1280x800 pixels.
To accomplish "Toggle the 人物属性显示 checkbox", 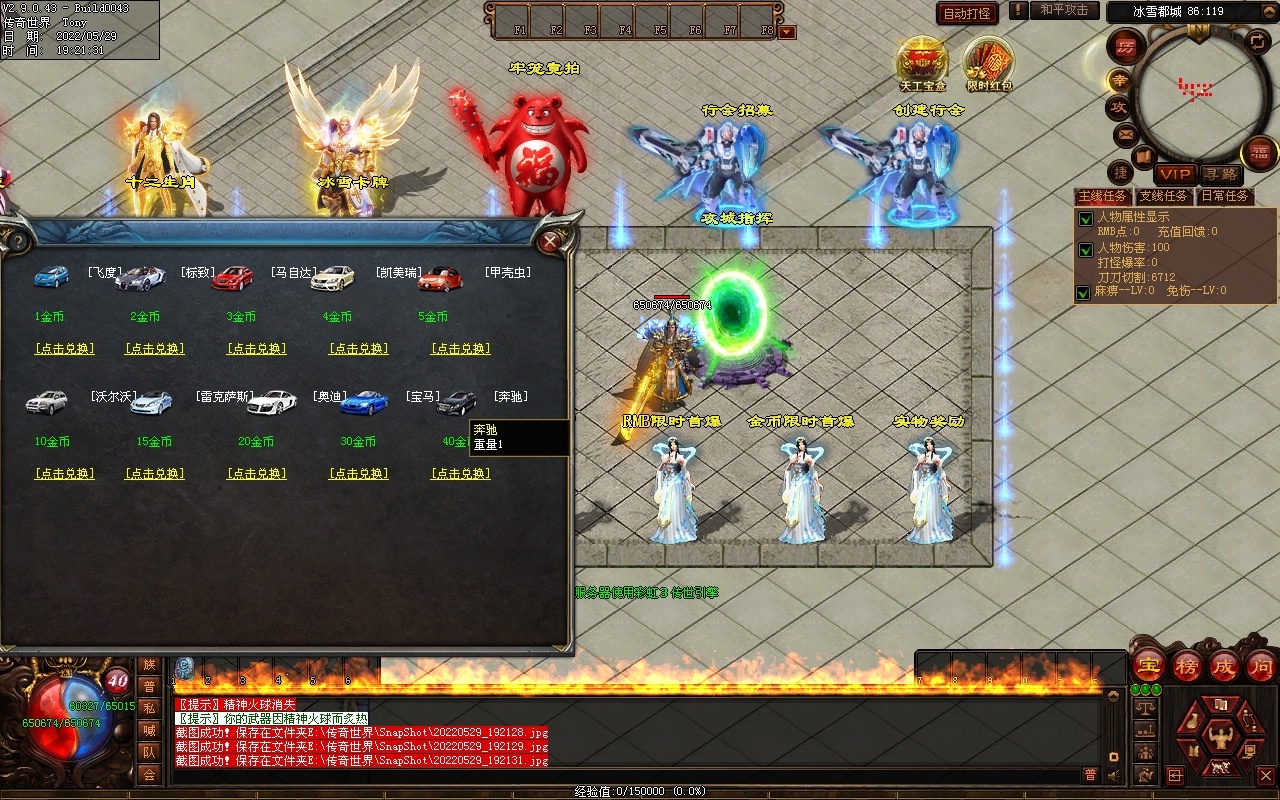I will 1085,218.
